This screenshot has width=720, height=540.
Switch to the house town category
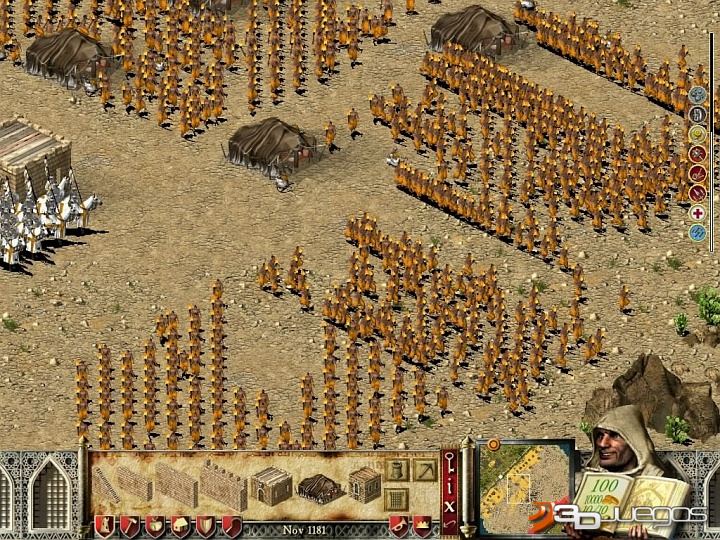pyautogui.click(x=179, y=525)
